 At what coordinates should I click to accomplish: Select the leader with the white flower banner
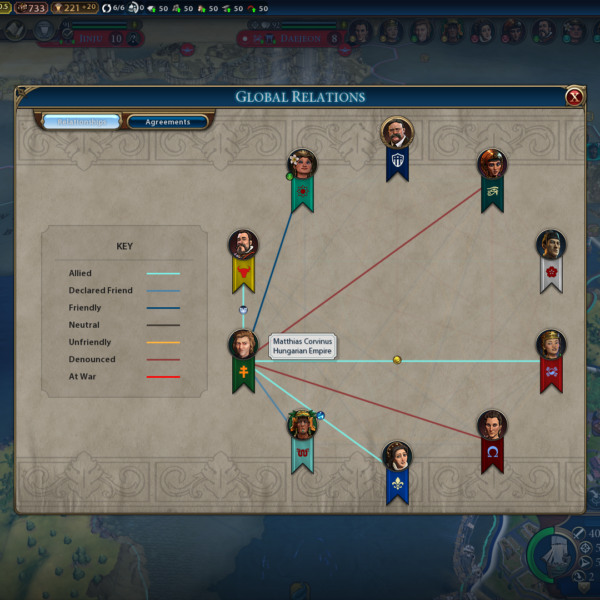point(551,245)
